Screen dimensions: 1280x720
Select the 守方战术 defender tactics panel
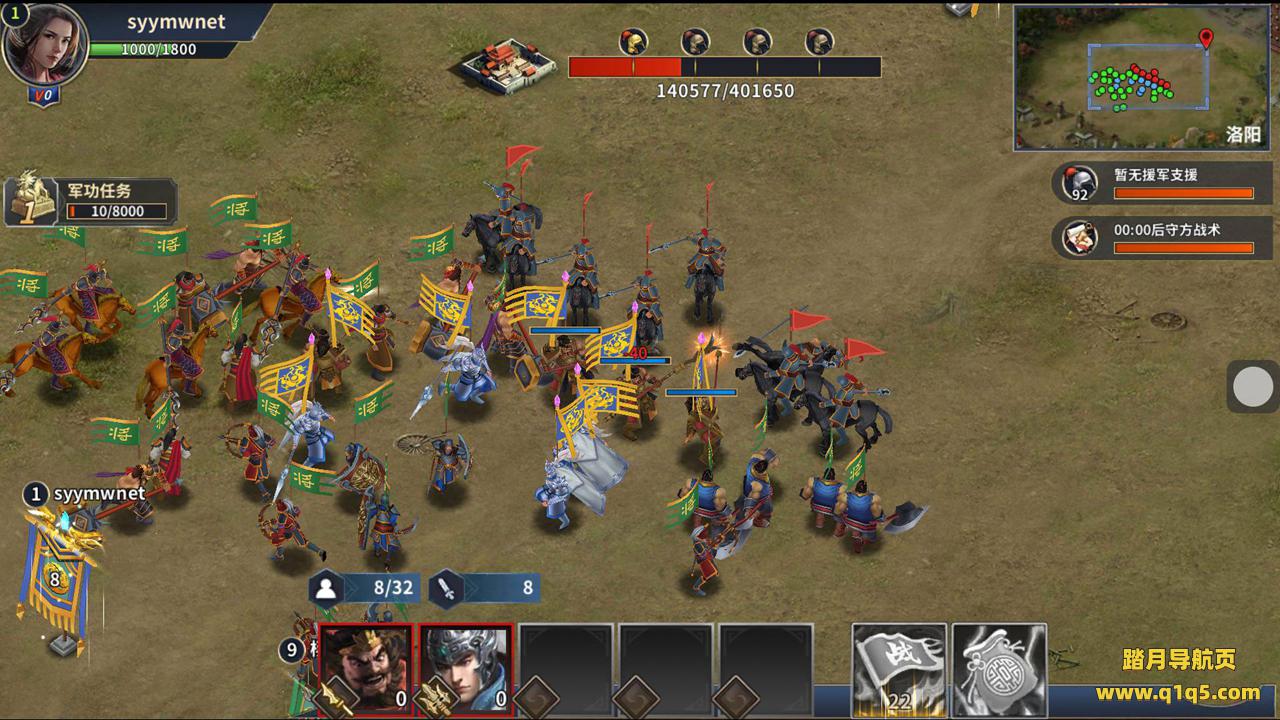pyautogui.click(x=1164, y=238)
